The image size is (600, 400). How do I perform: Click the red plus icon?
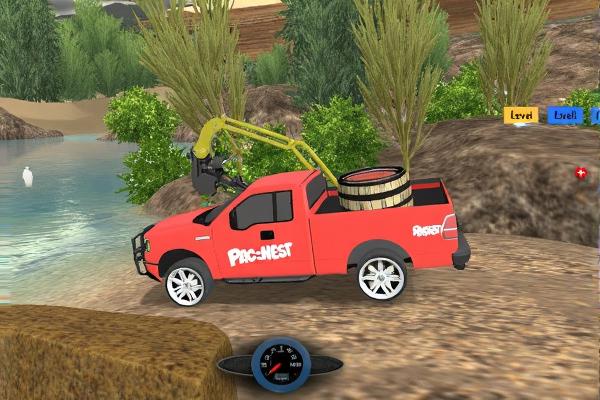581,173
